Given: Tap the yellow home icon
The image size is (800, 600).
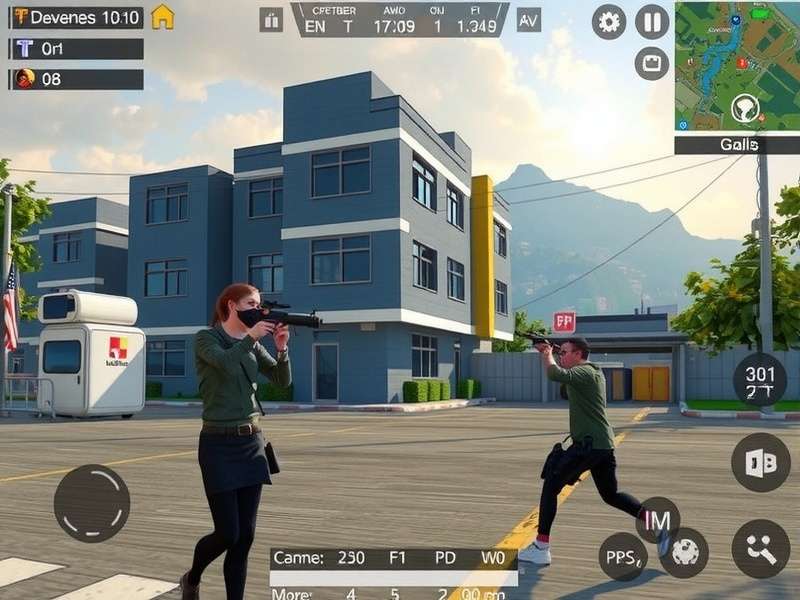Looking at the screenshot, I should click(x=162, y=17).
